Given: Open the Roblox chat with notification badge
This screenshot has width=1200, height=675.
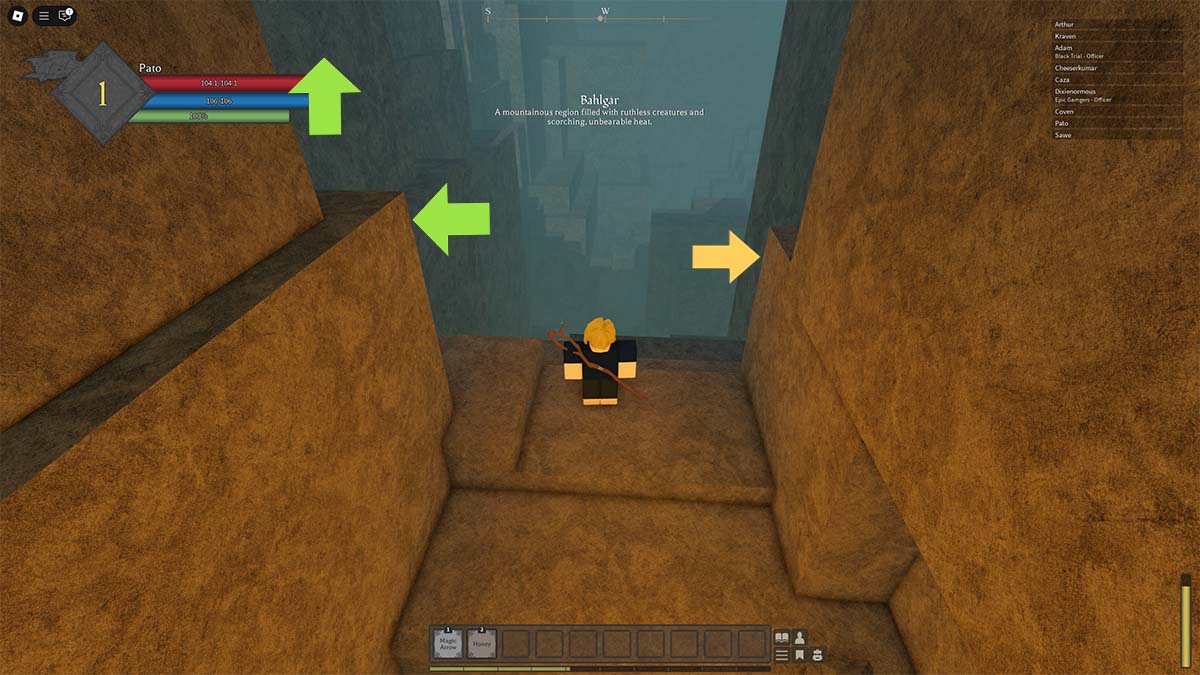Looking at the screenshot, I should click(65, 16).
